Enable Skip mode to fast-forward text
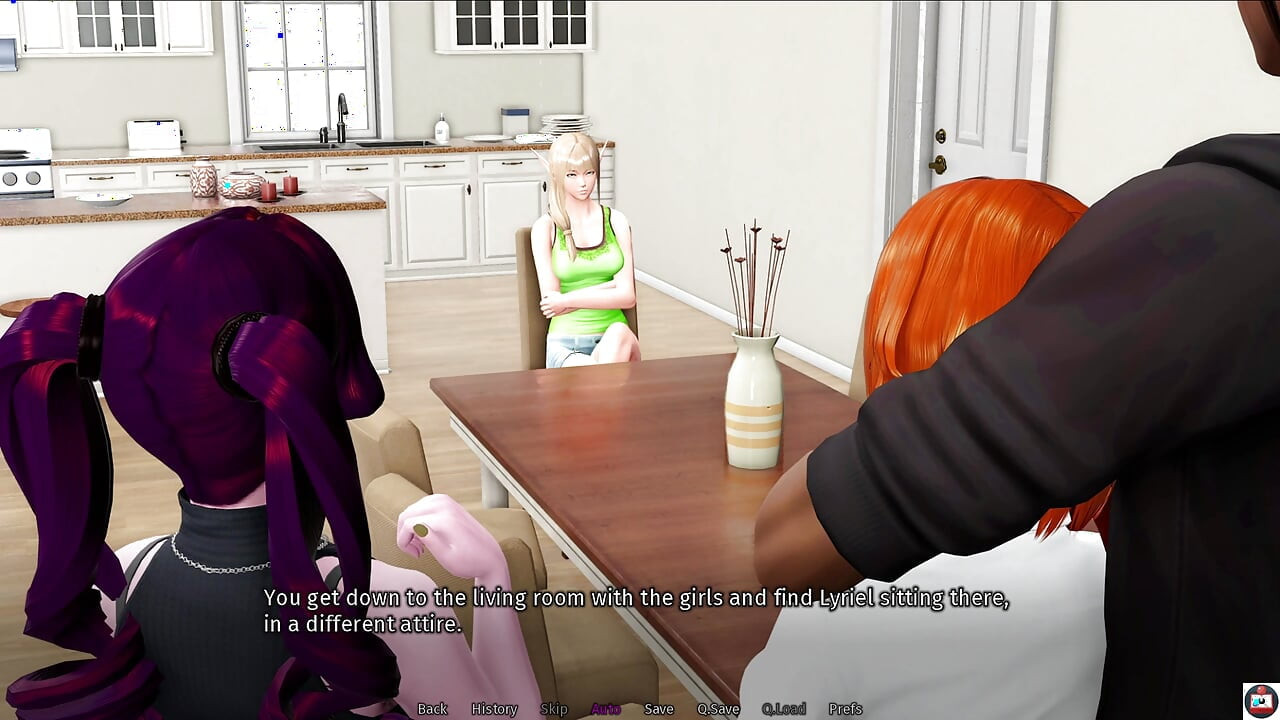Viewport: 1280px width, 720px height. pyautogui.click(x=555, y=708)
